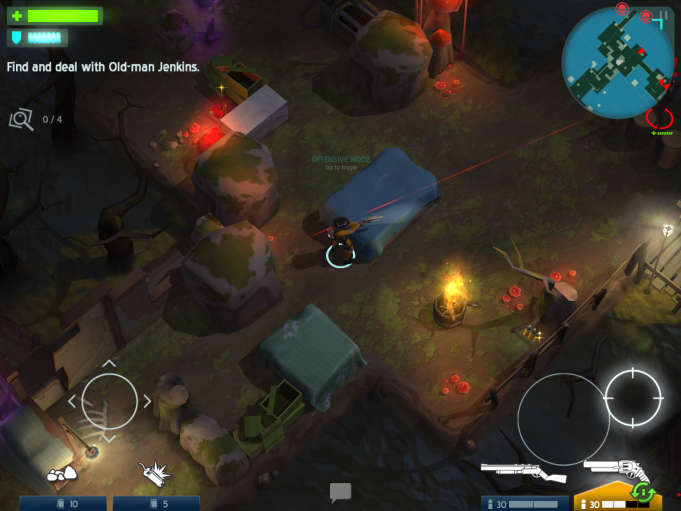Viewport: 681px width, 511px height.
Task: Throw rocks using the stones icon
Action: [62, 471]
